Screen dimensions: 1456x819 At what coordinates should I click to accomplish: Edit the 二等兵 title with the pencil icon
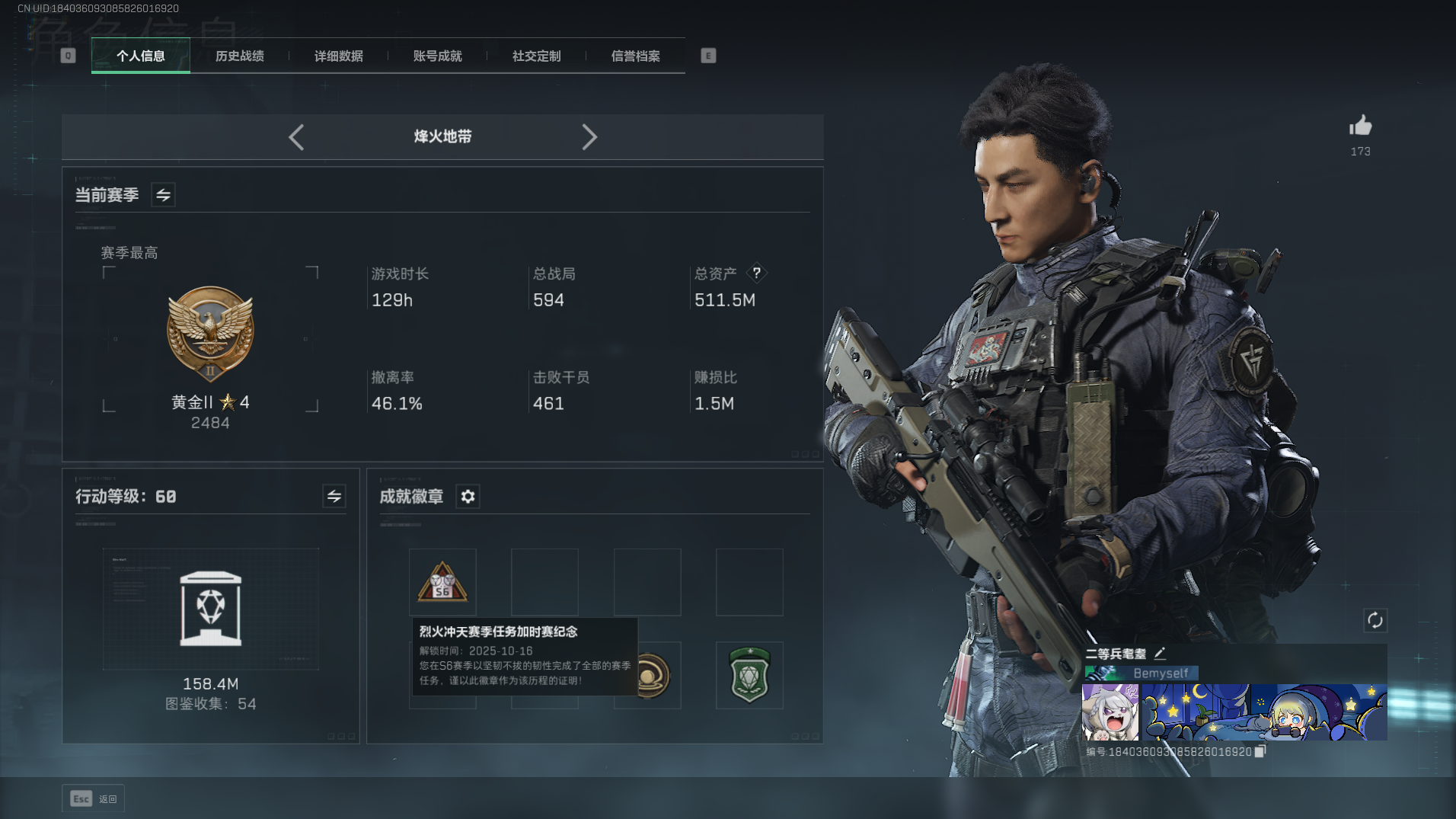(x=1160, y=653)
